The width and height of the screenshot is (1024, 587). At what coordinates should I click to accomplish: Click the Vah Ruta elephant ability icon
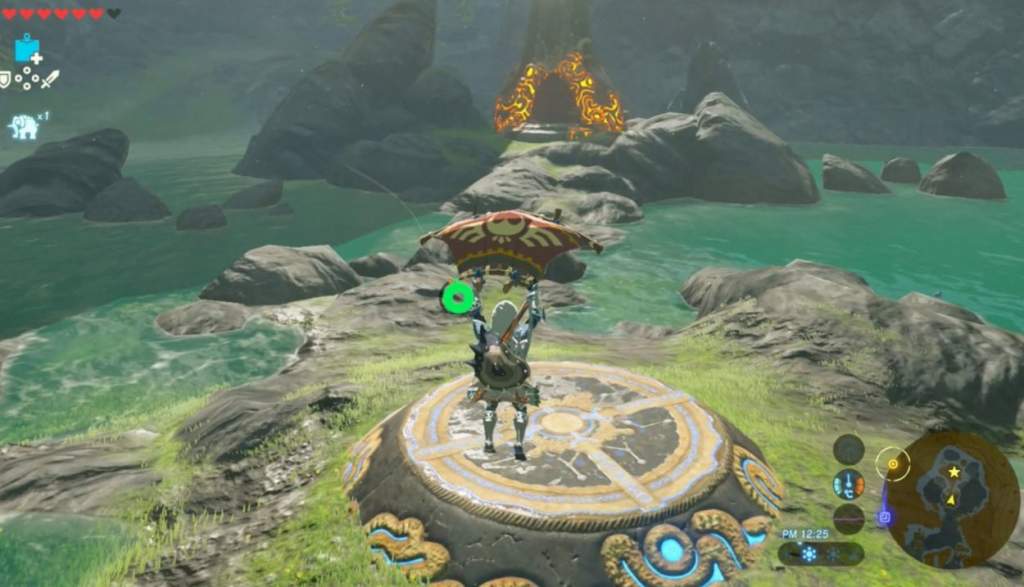[x=23, y=126]
